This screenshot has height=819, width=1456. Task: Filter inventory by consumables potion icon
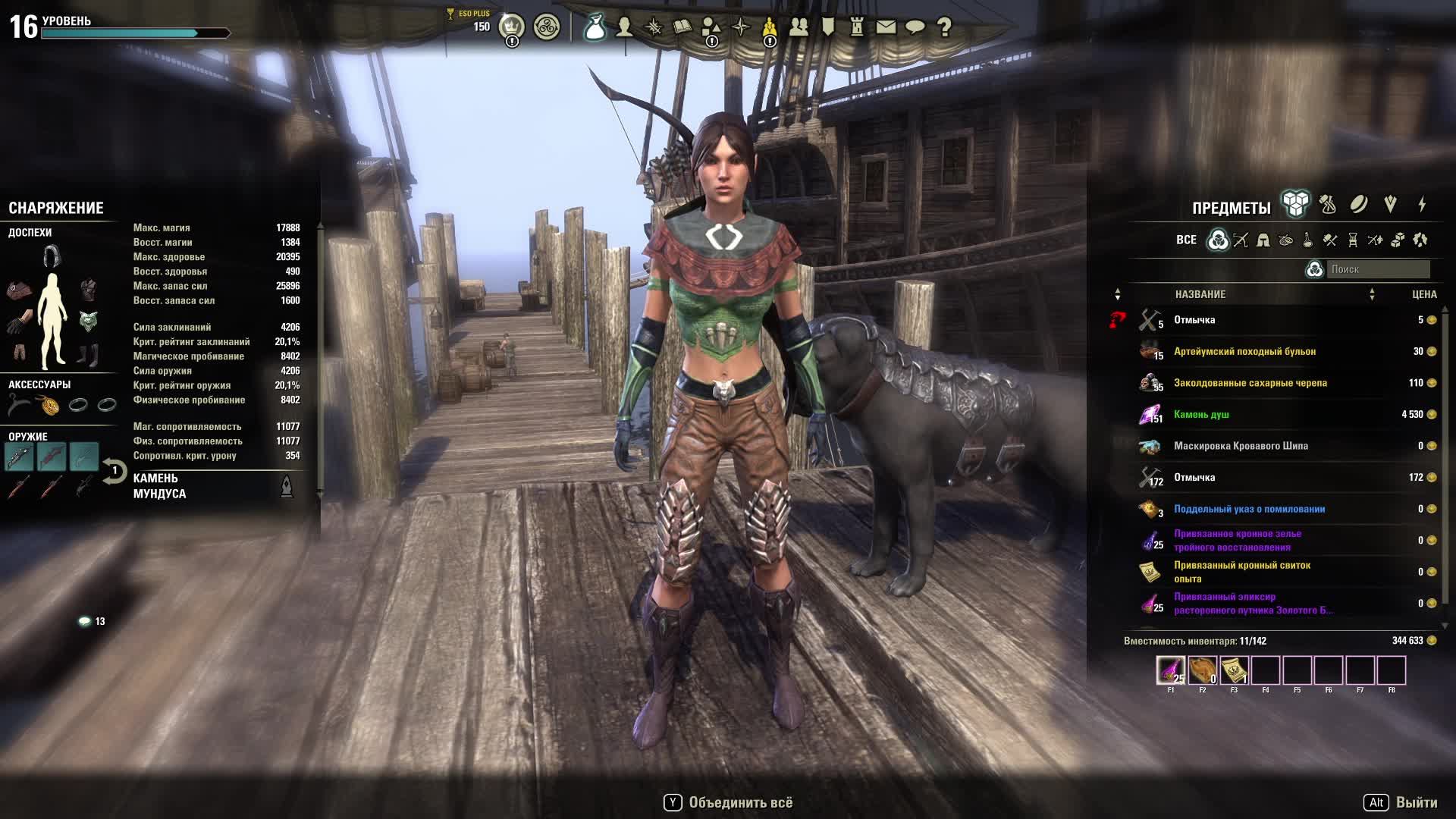click(x=1308, y=240)
